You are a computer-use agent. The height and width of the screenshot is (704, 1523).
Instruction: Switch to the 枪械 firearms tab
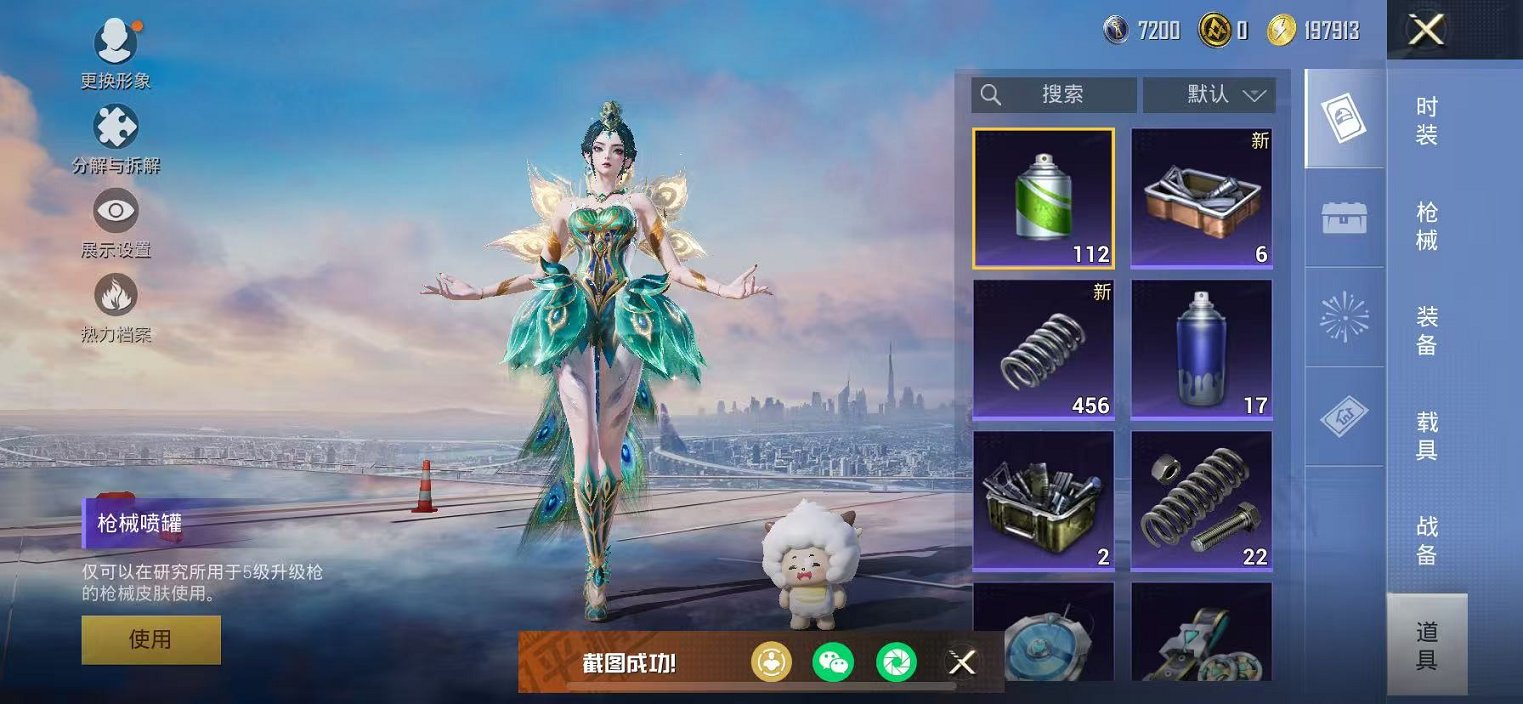click(1427, 226)
